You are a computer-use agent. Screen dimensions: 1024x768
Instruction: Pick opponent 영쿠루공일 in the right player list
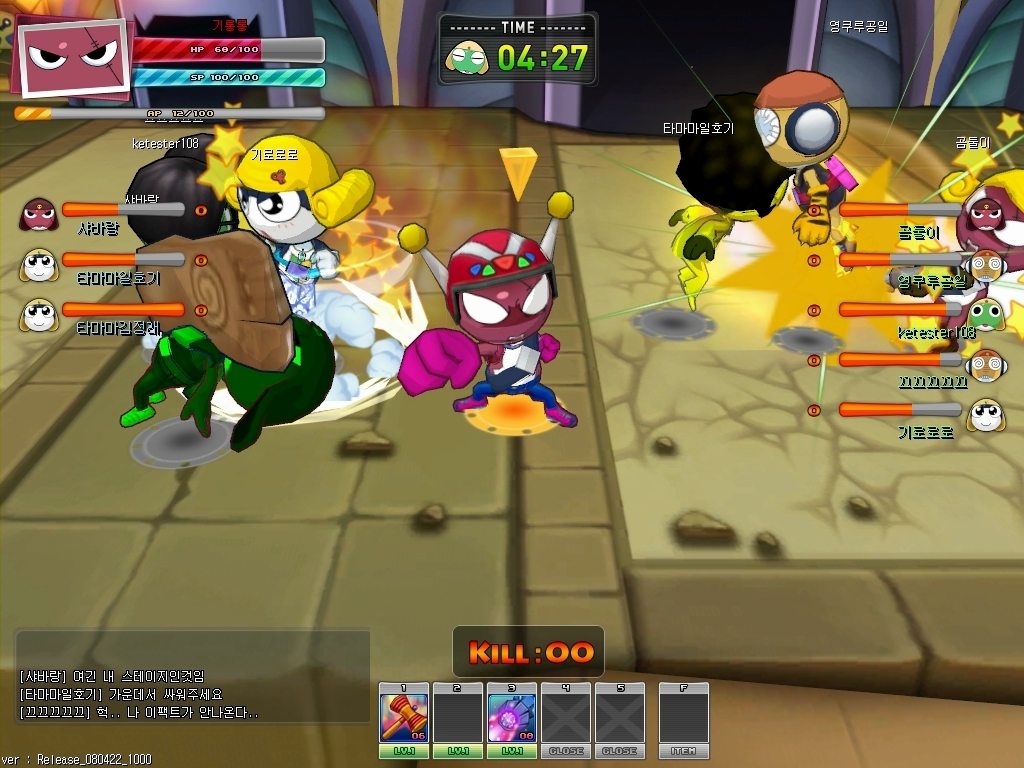[986, 263]
